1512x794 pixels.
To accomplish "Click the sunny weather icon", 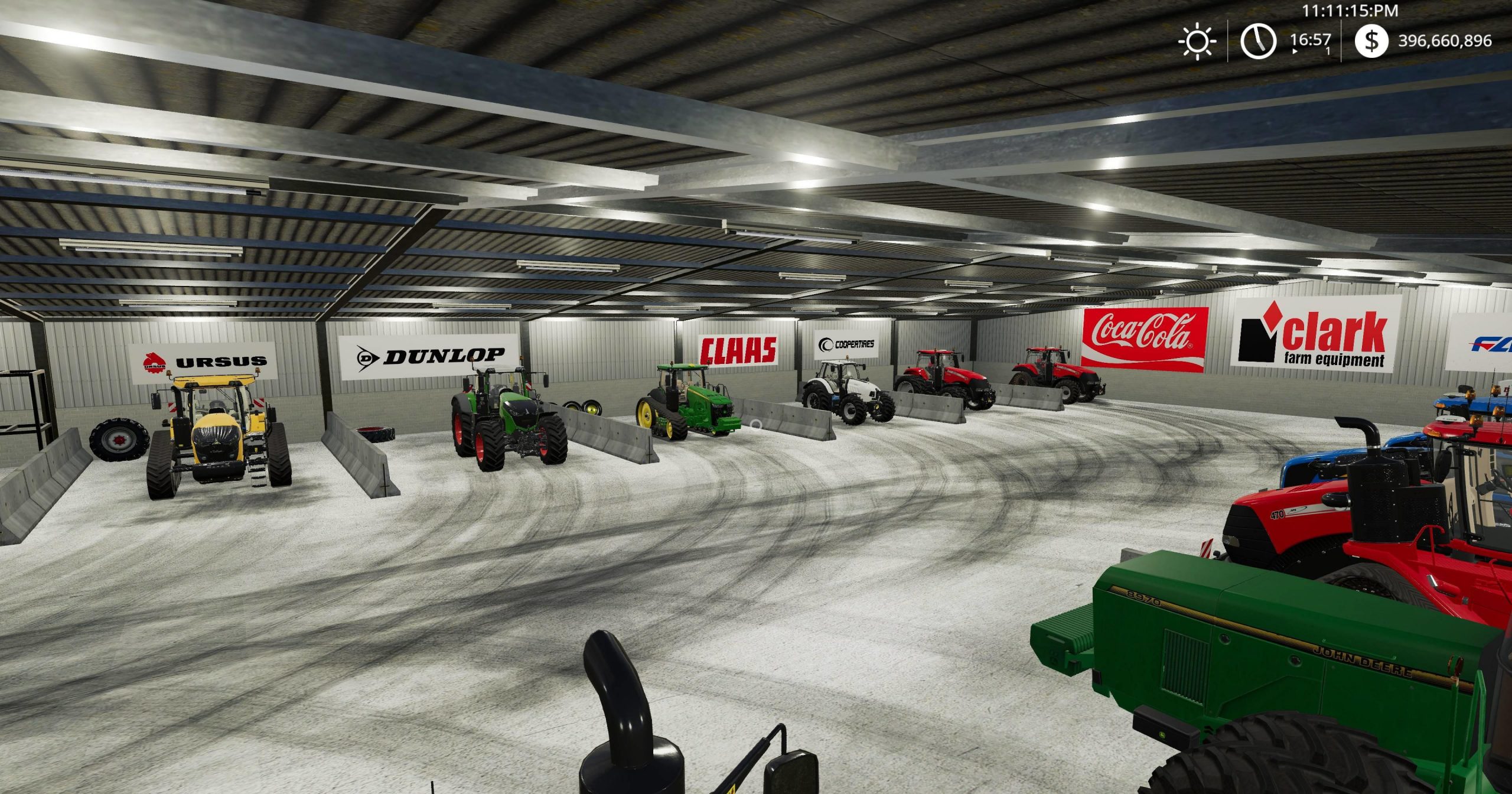I will 1197,41.
